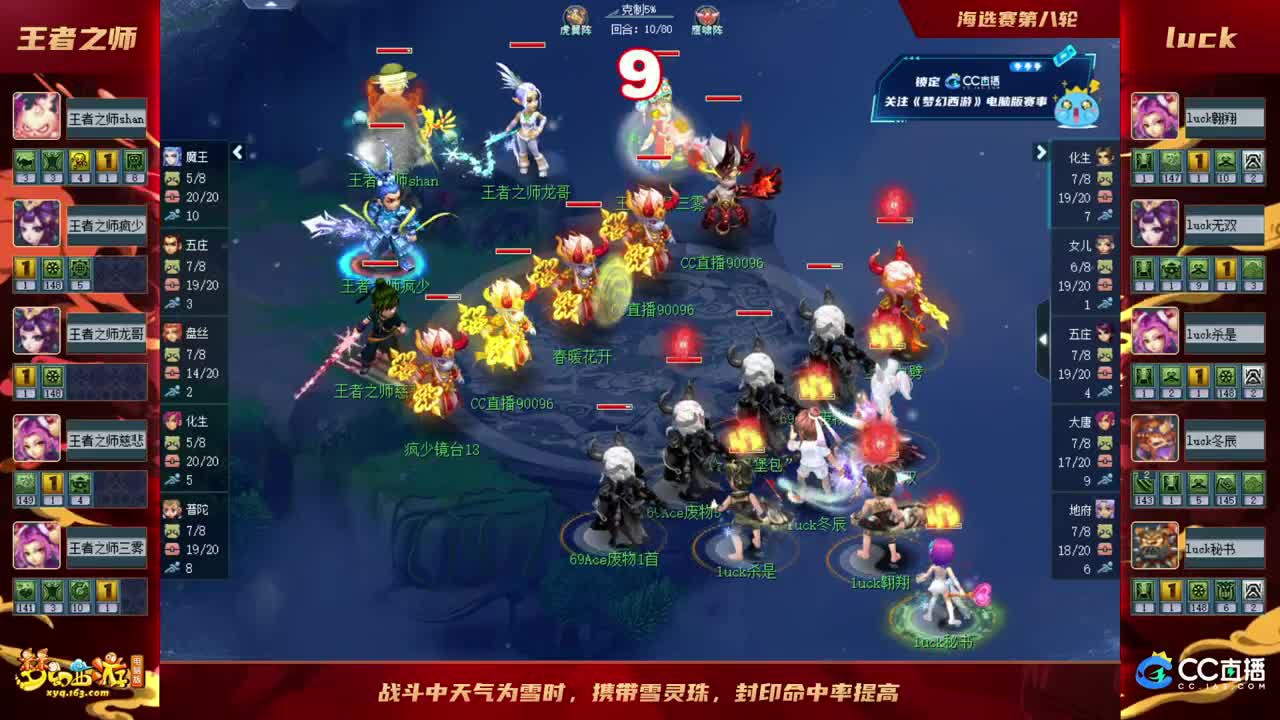This screenshot has width=1280, height=720.
Task: Select the 虎翼阵 formation icon
Action: 573,16
